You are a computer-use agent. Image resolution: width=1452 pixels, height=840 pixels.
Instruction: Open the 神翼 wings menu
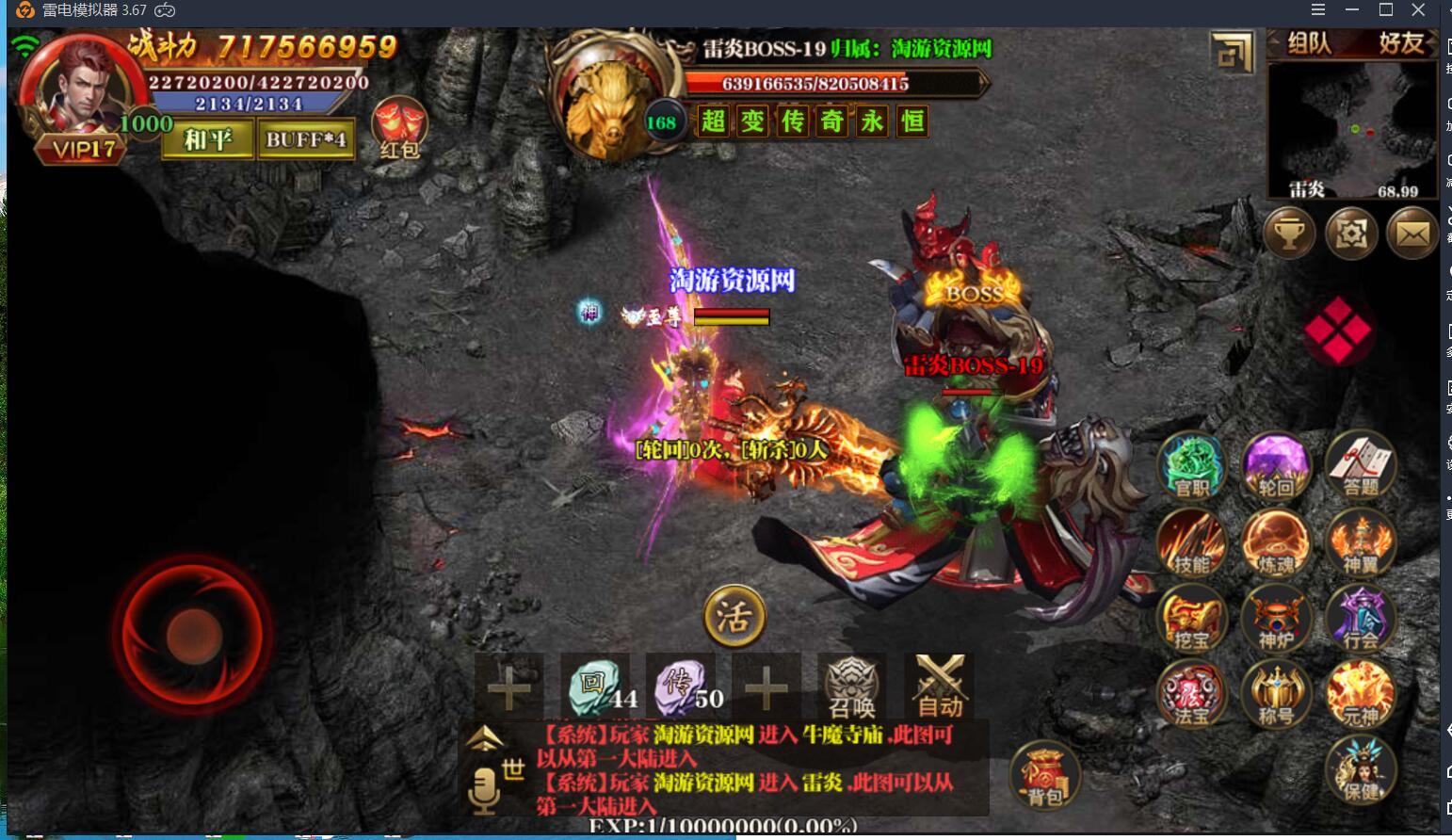coord(1361,542)
